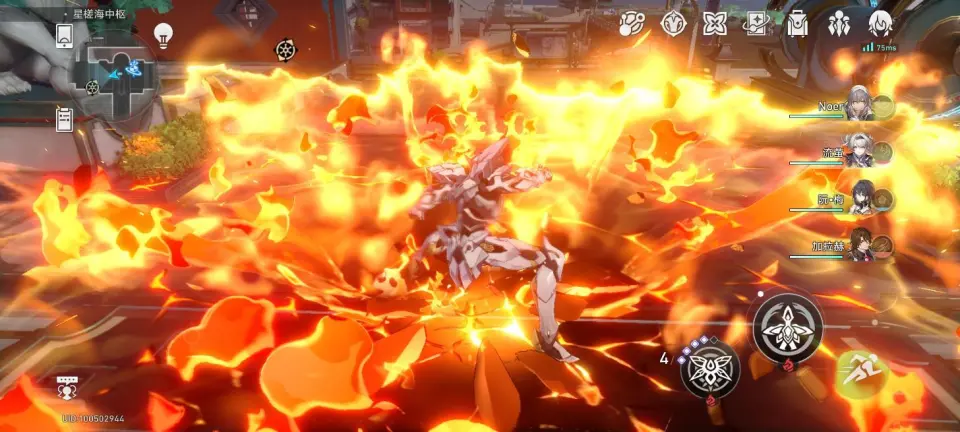The height and width of the screenshot is (432, 960).
Task: Open the backpack inventory
Action: 797,24
